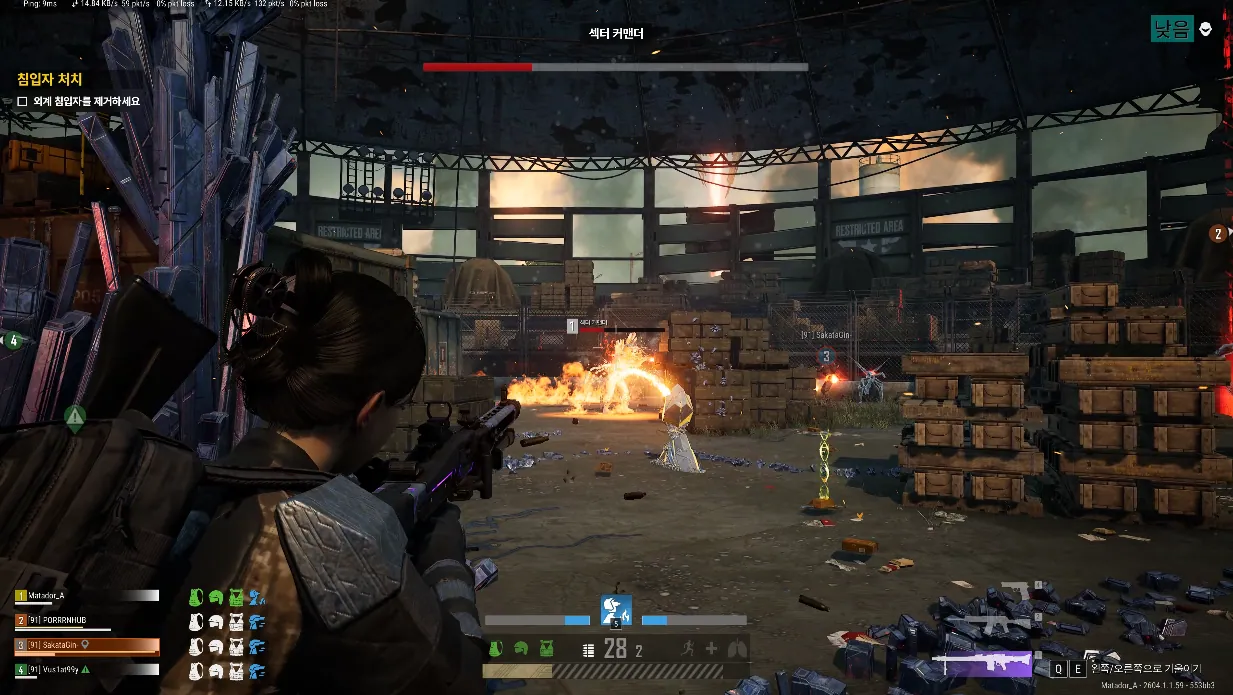Click the backpack icon beside the ammo counter
This screenshot has width=1233, height=695.
coord(495,649)
